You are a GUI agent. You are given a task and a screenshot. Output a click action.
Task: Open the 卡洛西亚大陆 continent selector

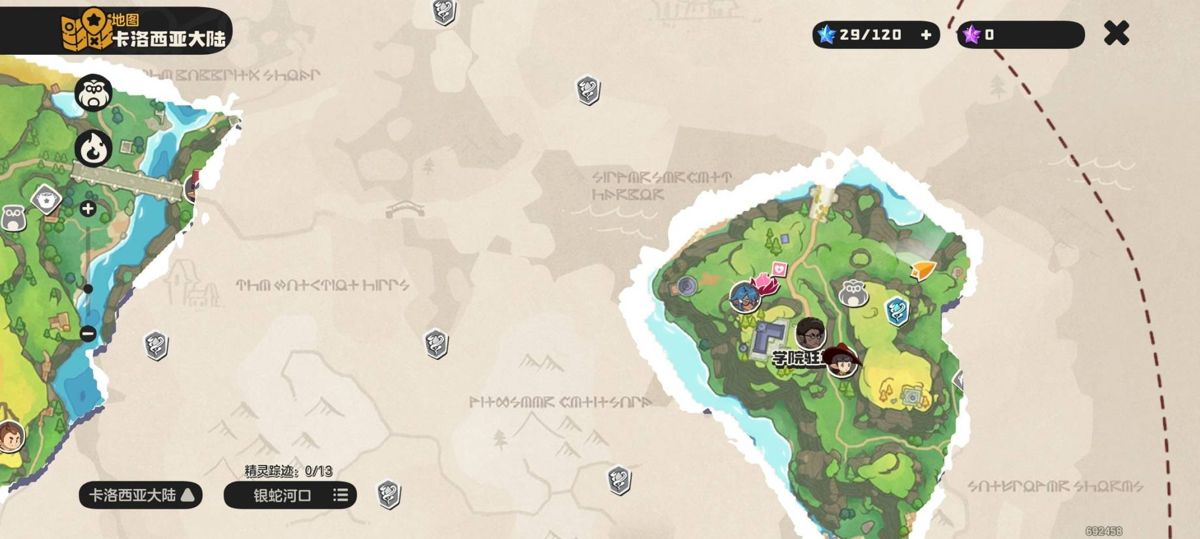pos(142,495)
